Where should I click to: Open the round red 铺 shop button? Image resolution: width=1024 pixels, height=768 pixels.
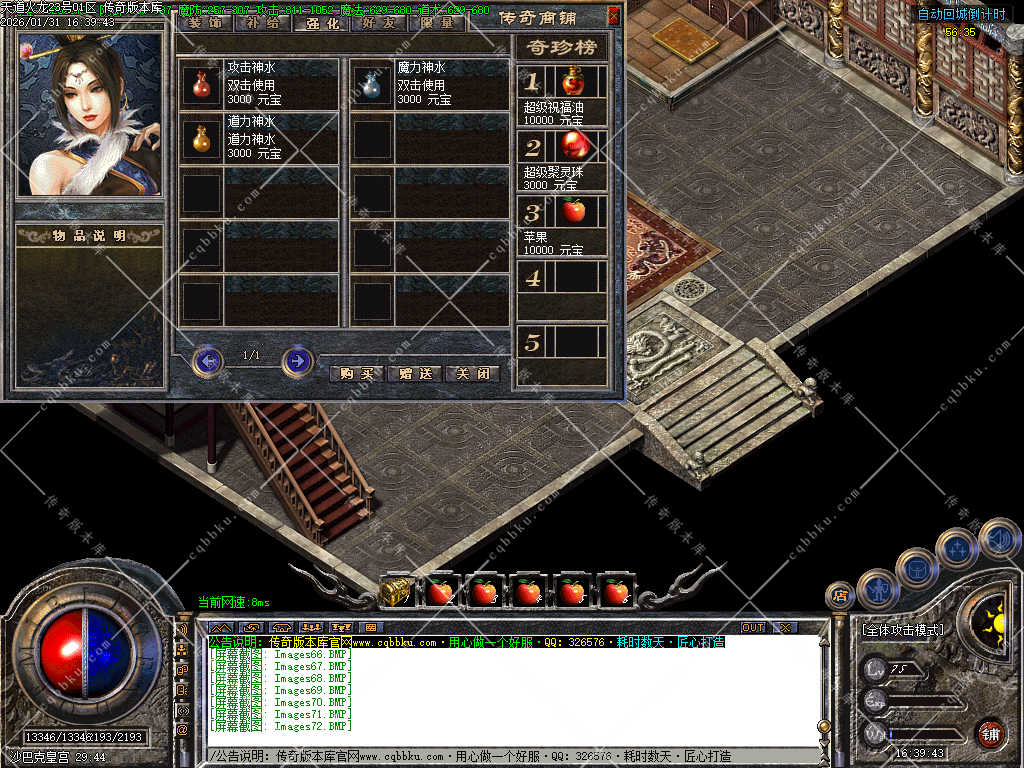[x=991, y=734]
